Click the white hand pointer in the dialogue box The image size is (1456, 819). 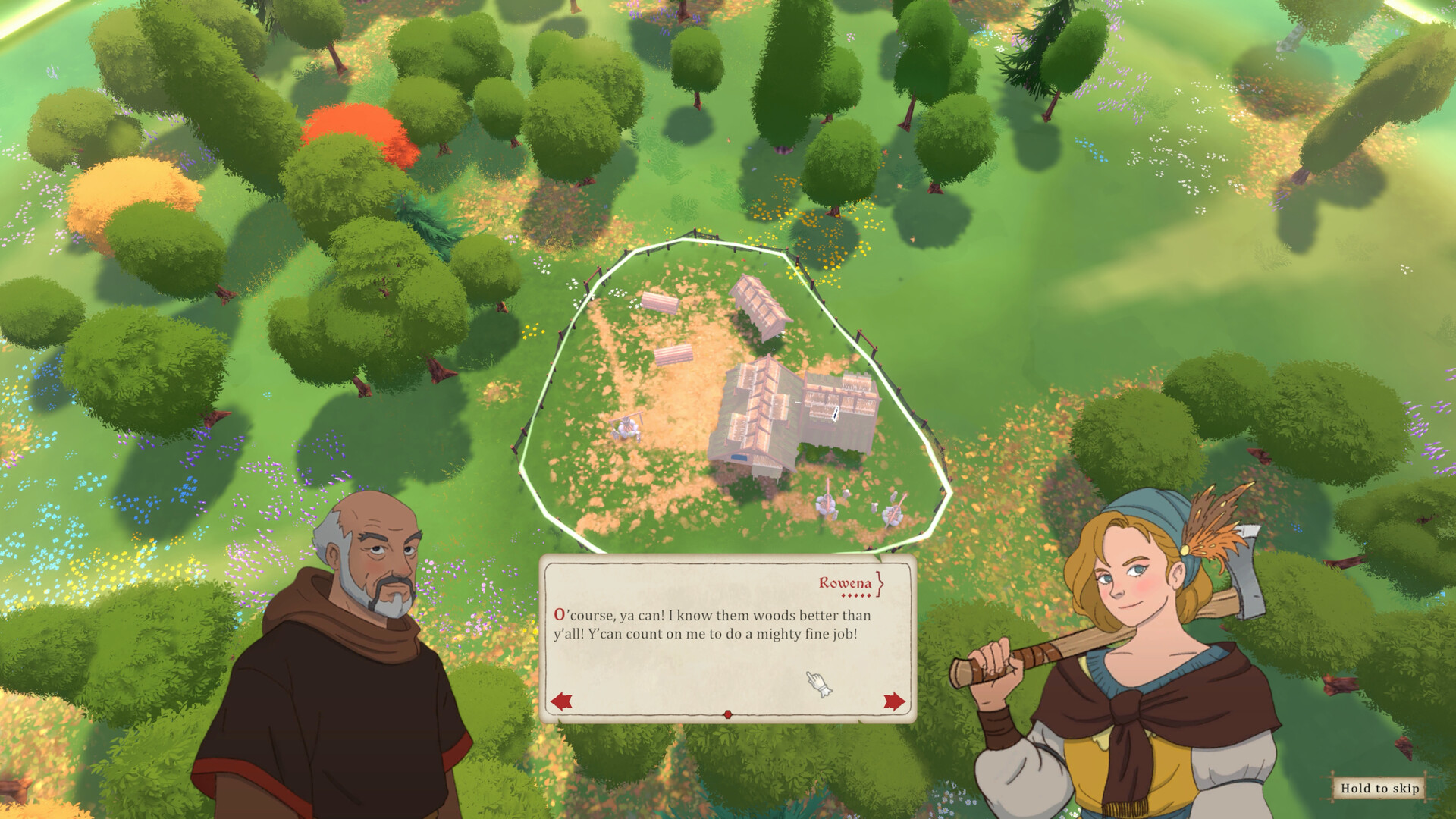[817, 682]
